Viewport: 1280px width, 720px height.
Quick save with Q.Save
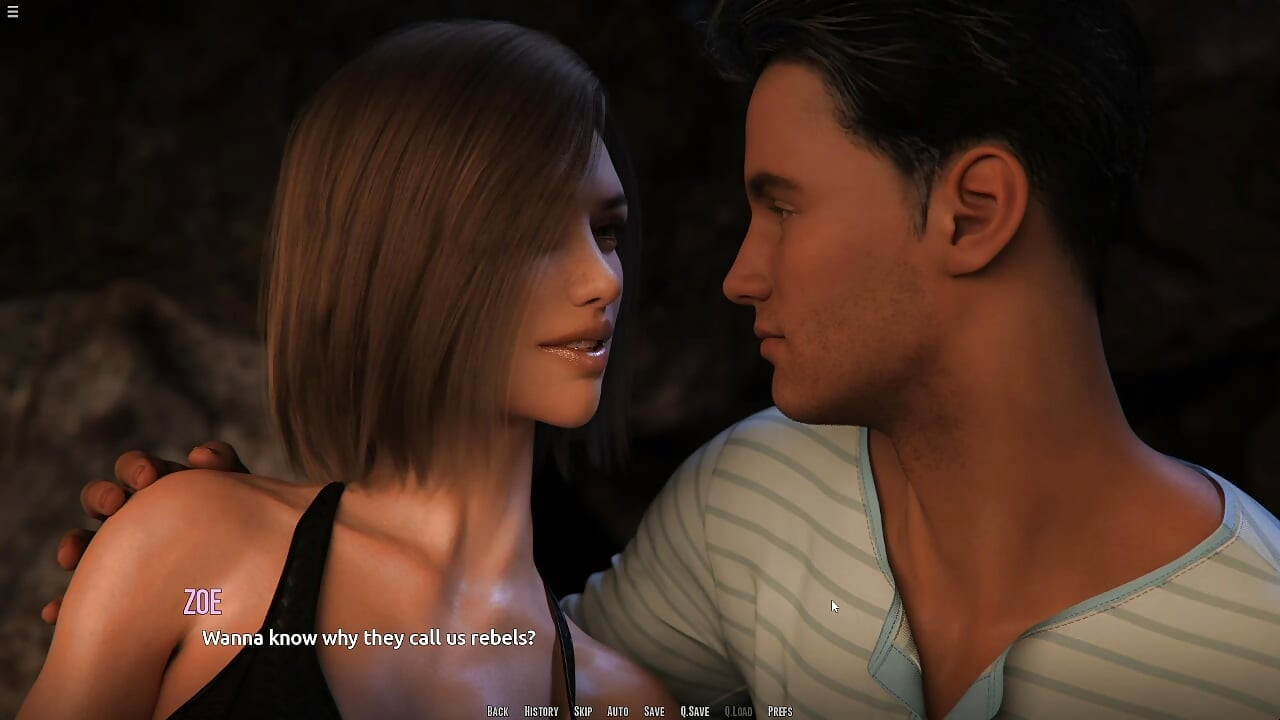coord(695,711)
